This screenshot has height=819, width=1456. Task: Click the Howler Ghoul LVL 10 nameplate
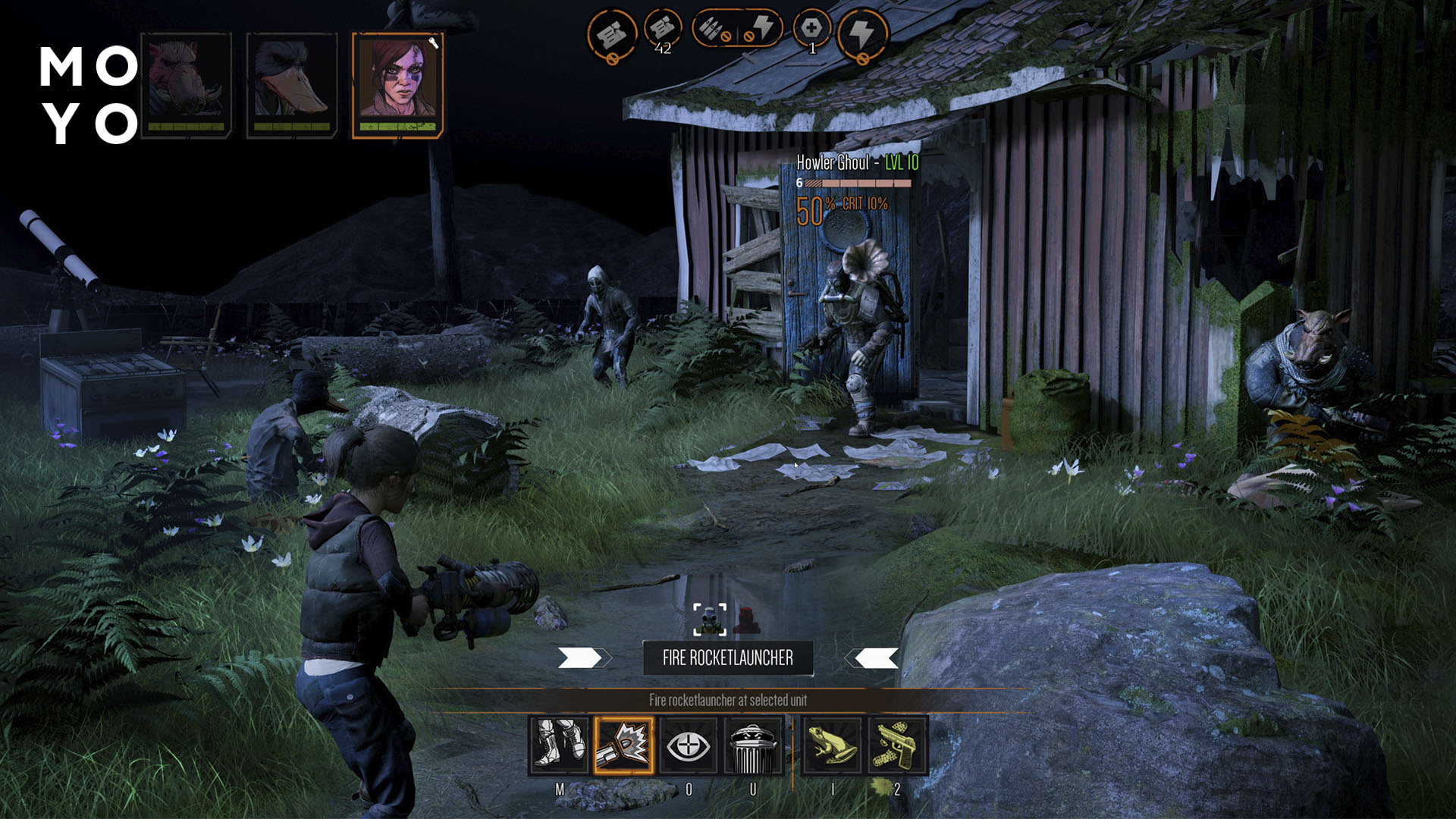(858, 162)
